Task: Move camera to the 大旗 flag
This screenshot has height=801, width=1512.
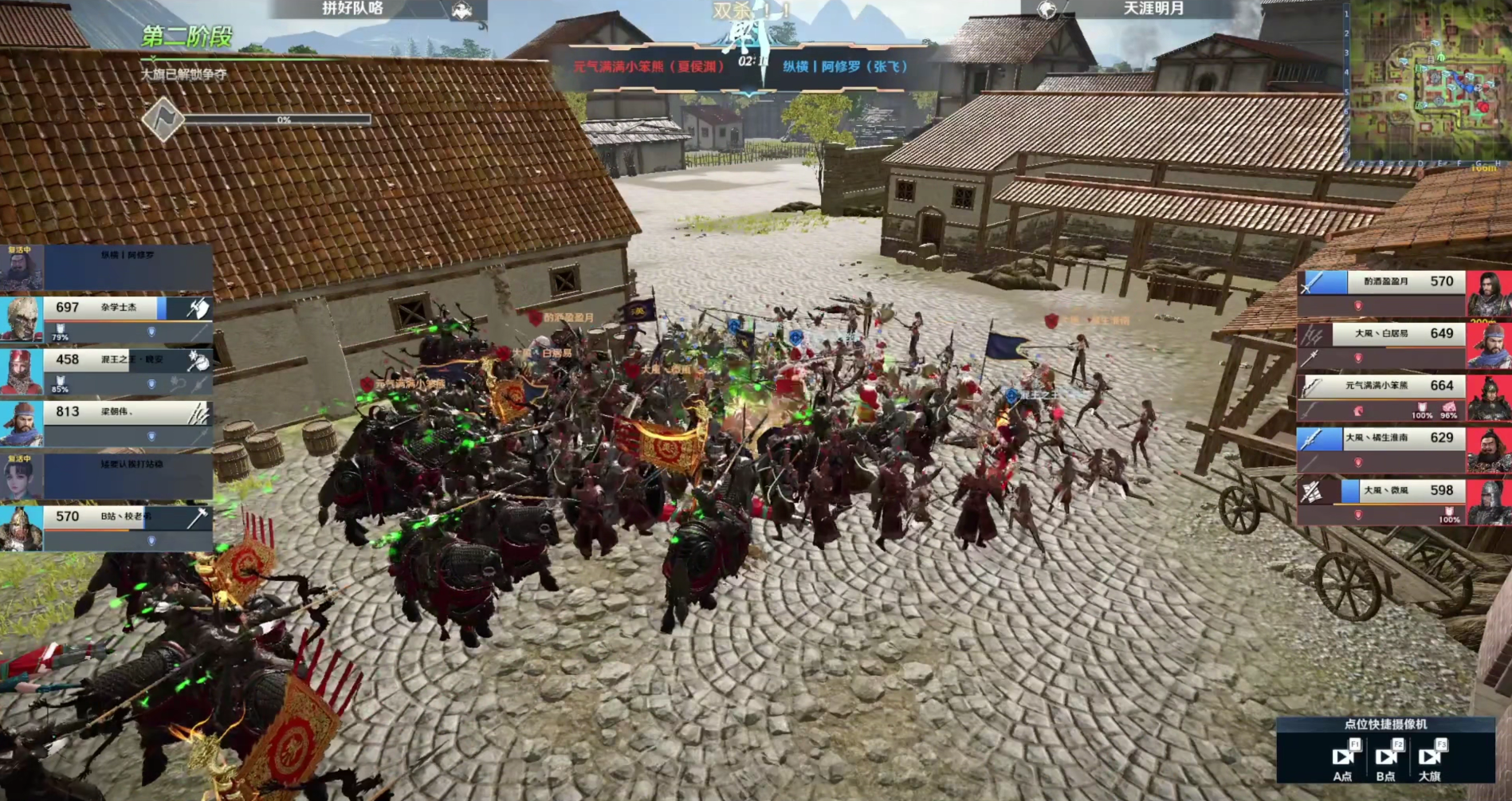Action: [1430, 756]
